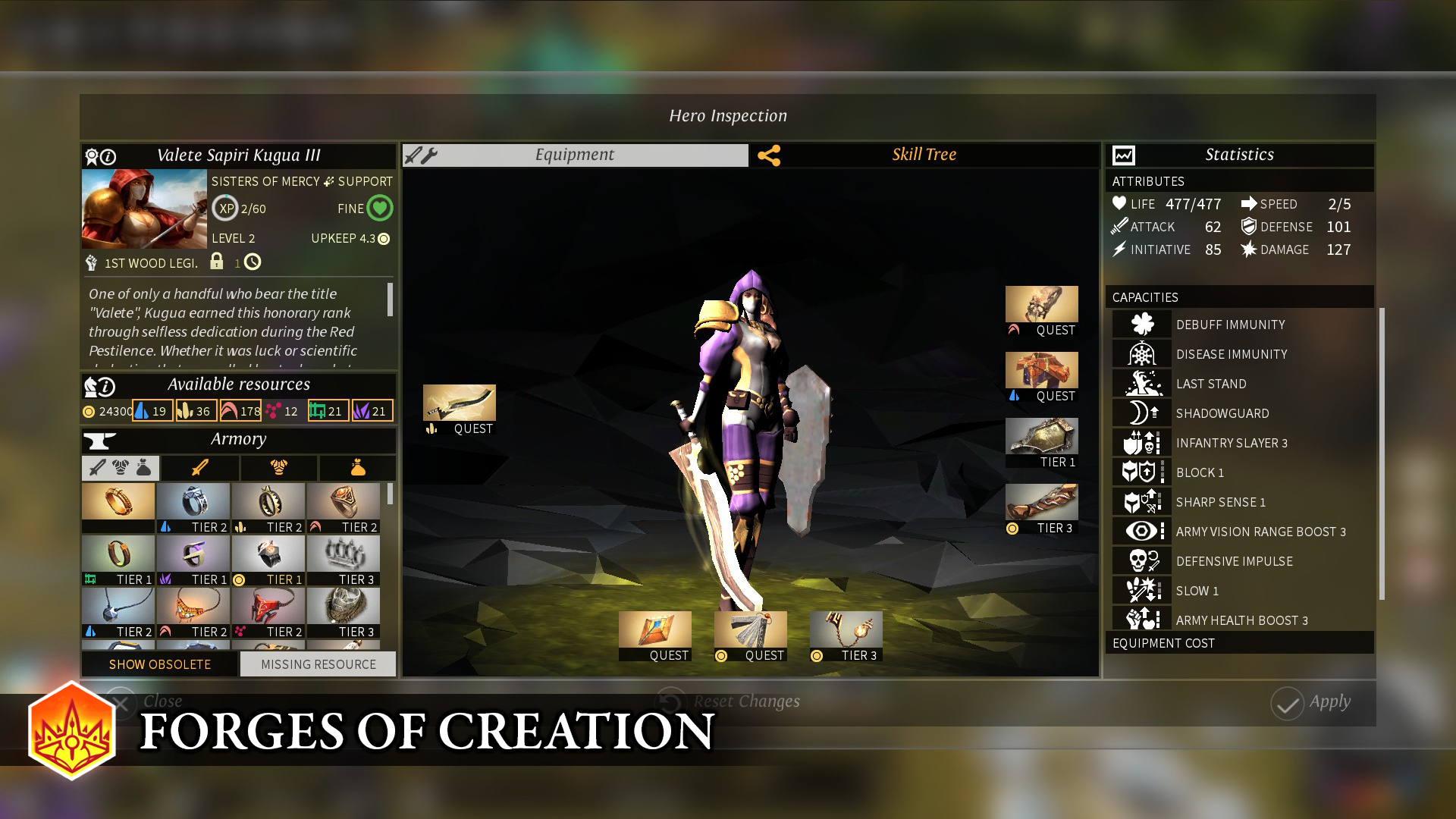Click the hero info icon beside the hero name
The height and width of the screenshot is (819, 1456).
coord(108,156)
